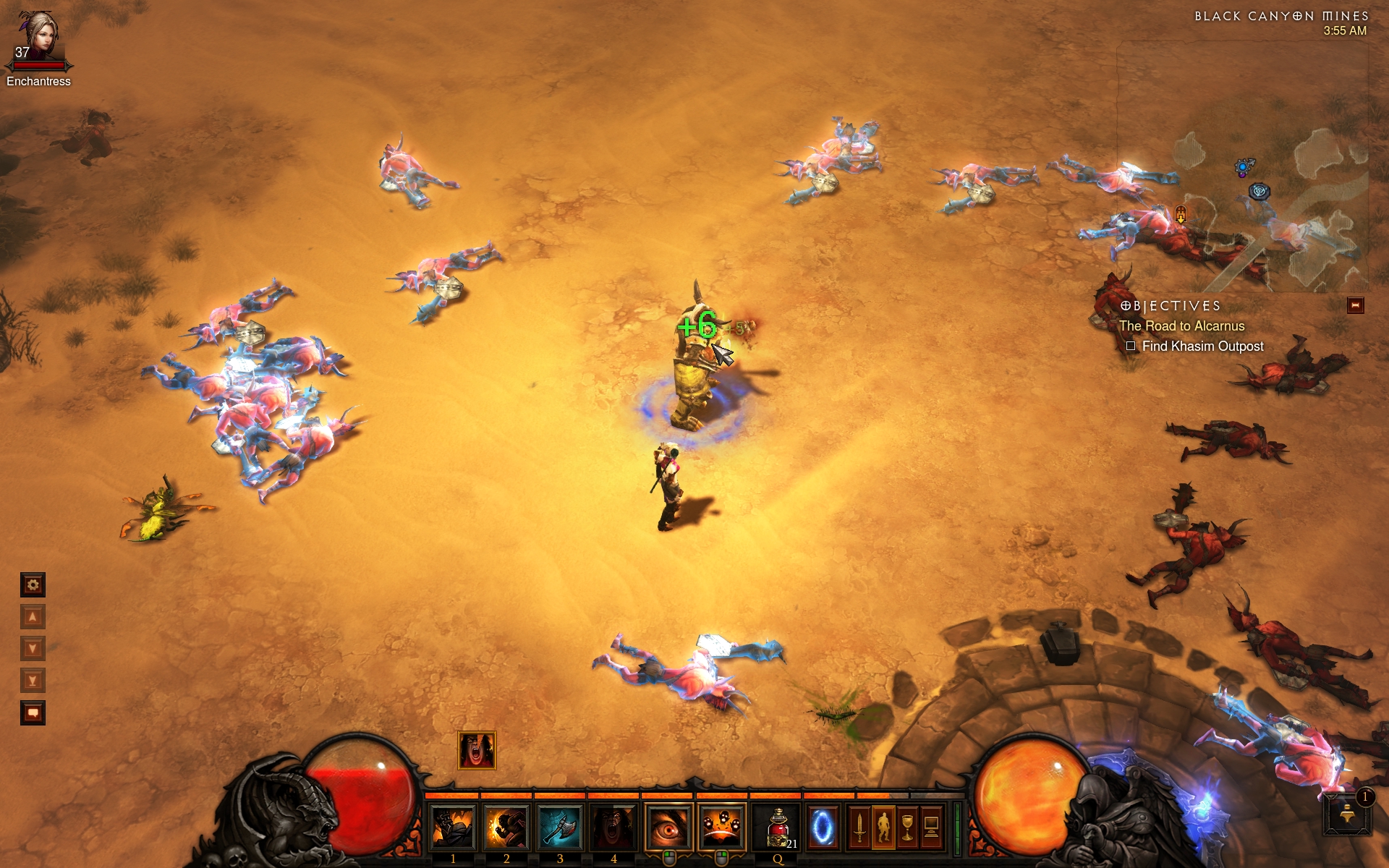Drink the red health potion
This screenshot has width=1389, height=868.
[x=778, y=827]
